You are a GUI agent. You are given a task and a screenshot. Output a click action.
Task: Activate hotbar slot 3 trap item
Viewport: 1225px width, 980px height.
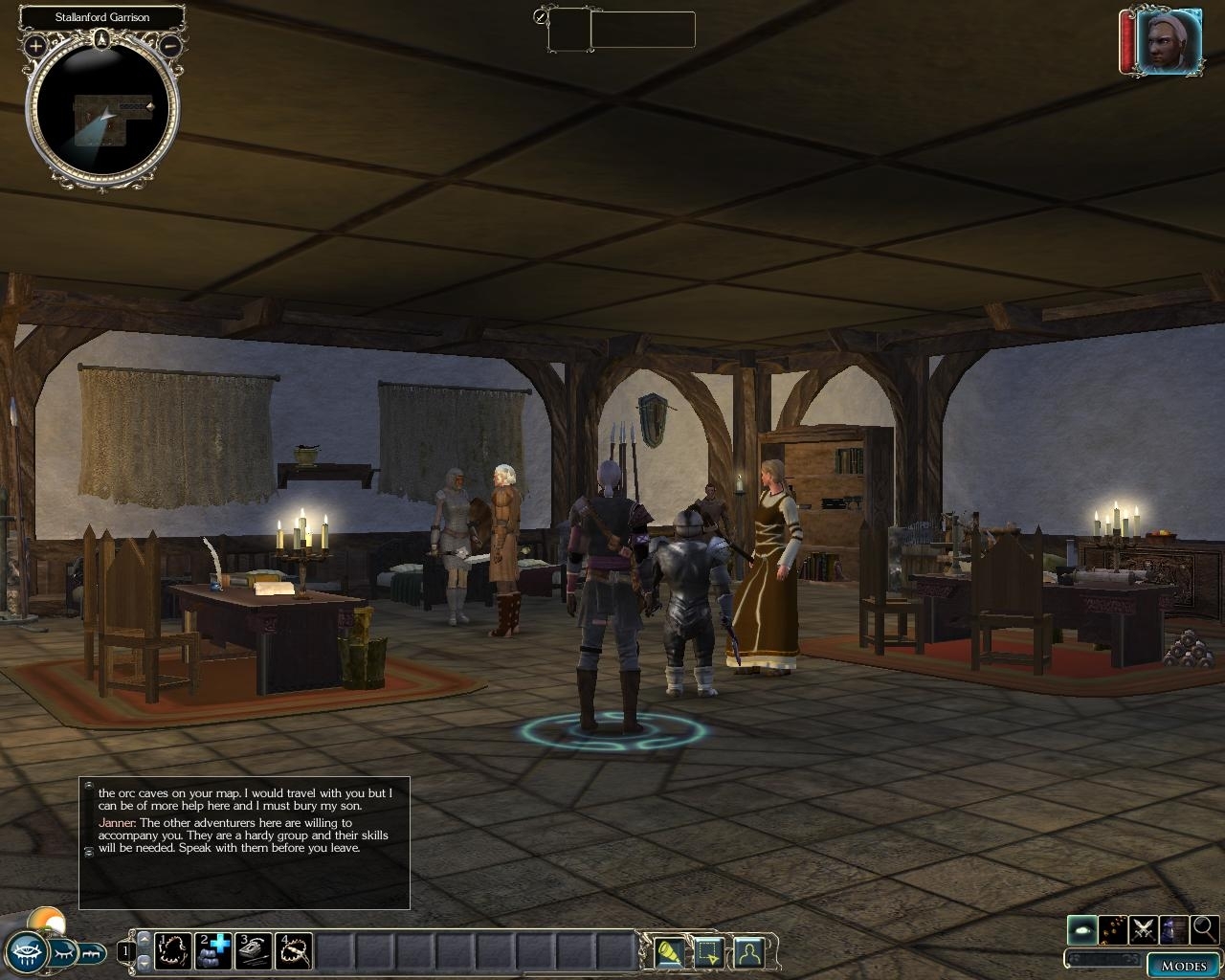point(255,950)
